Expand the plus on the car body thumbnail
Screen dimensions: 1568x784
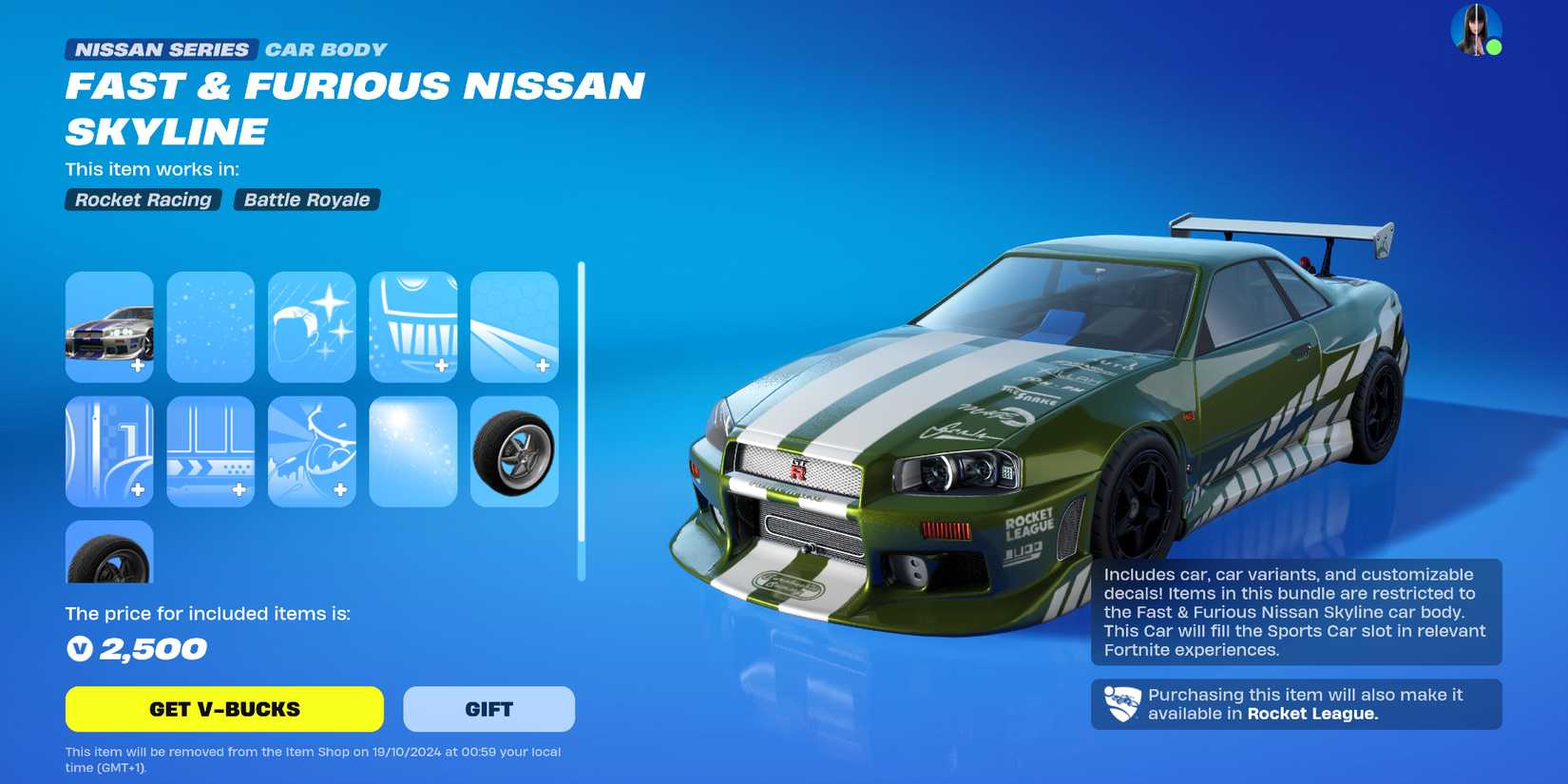click(x=139, y=364)
